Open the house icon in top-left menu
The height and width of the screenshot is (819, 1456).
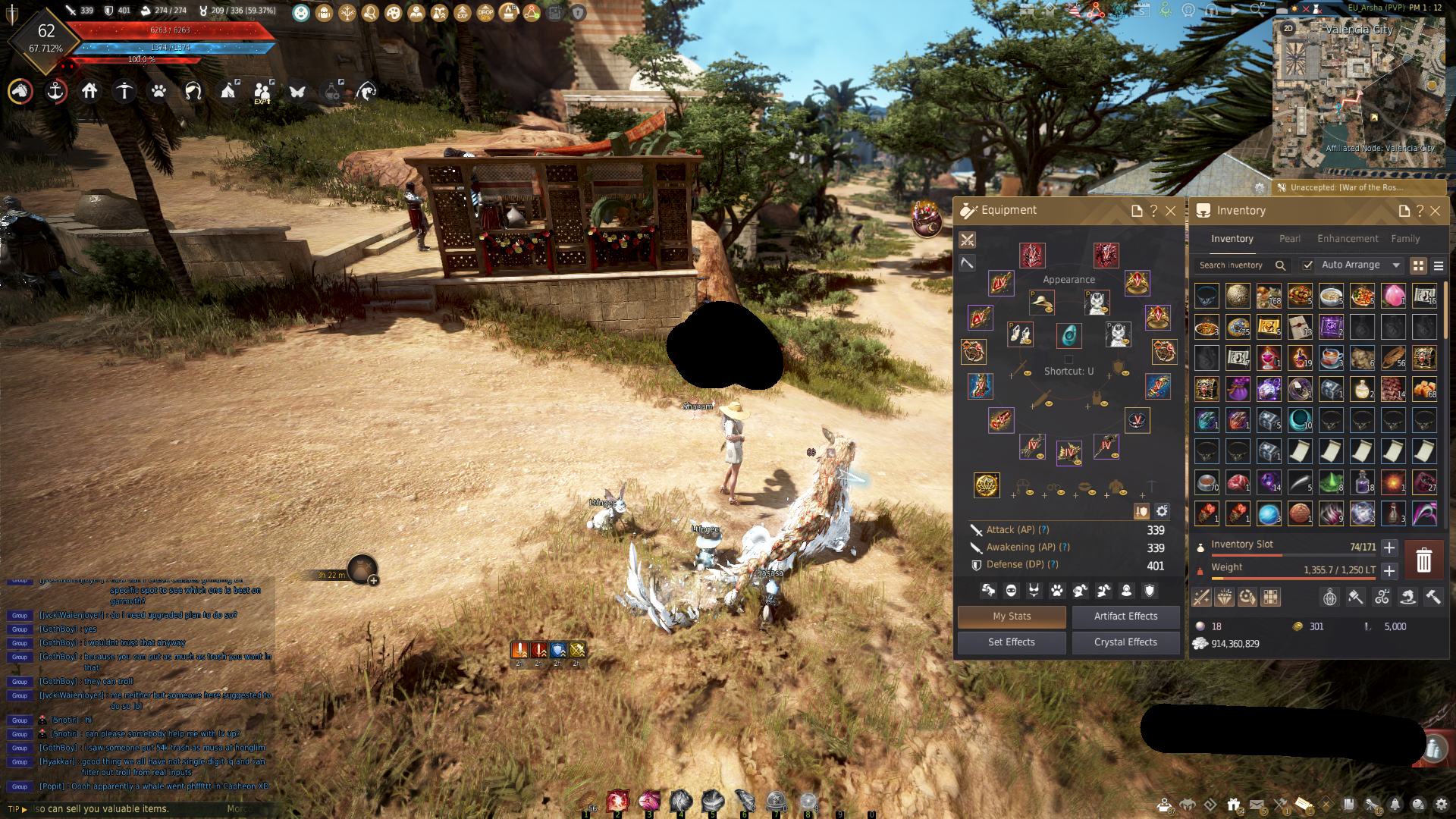pos(89,92)
